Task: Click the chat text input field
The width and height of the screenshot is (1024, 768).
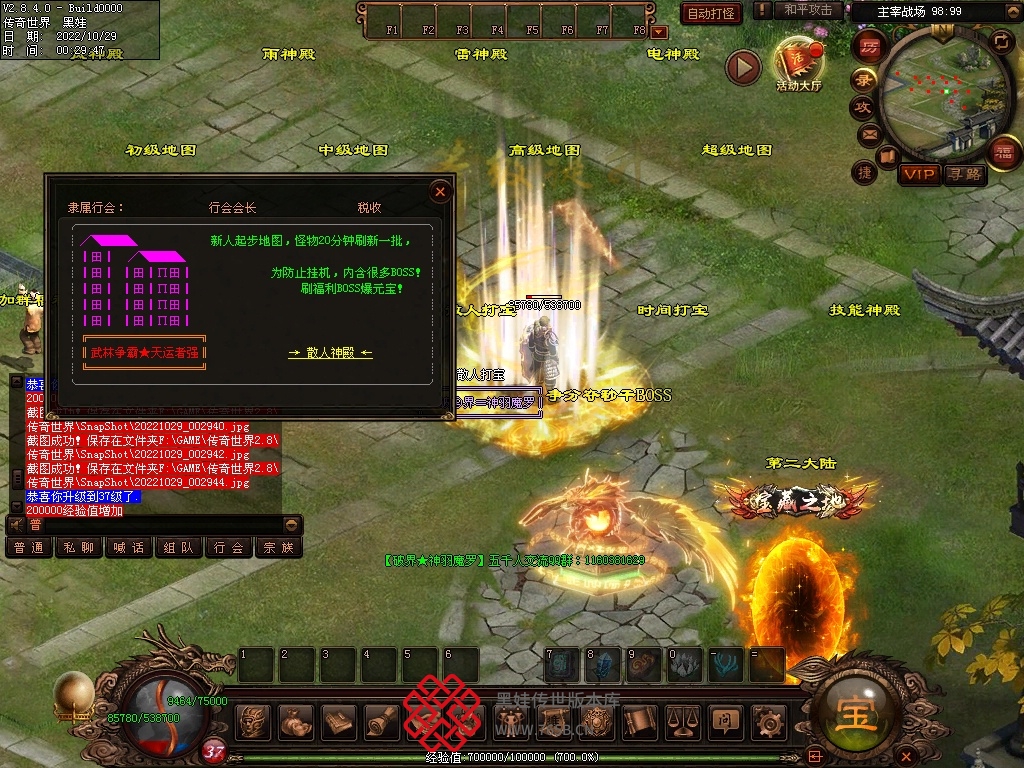Action: [x=150, y=525]
